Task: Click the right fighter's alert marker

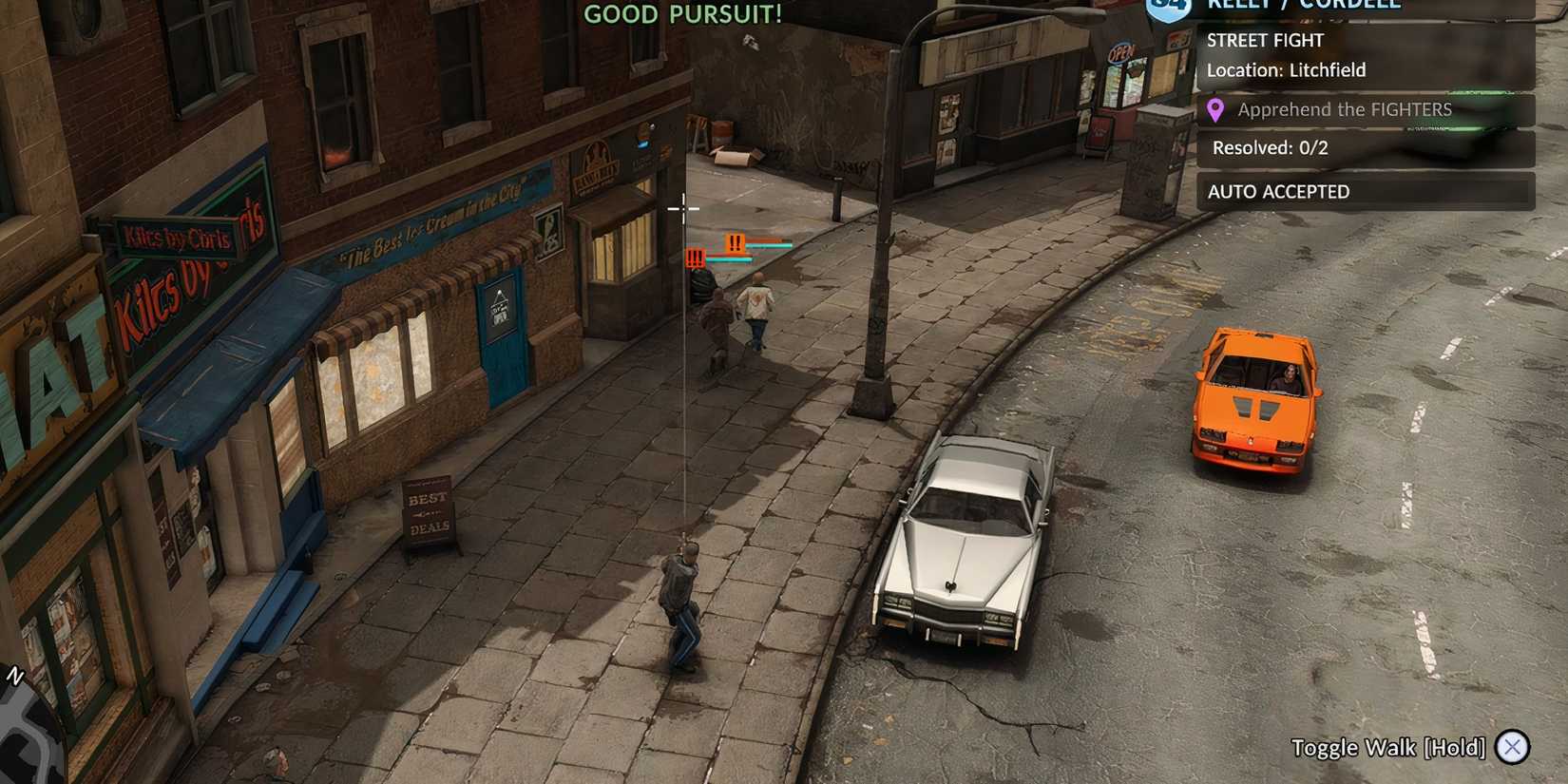Action: pyautogui.click(x=735, y=244)
